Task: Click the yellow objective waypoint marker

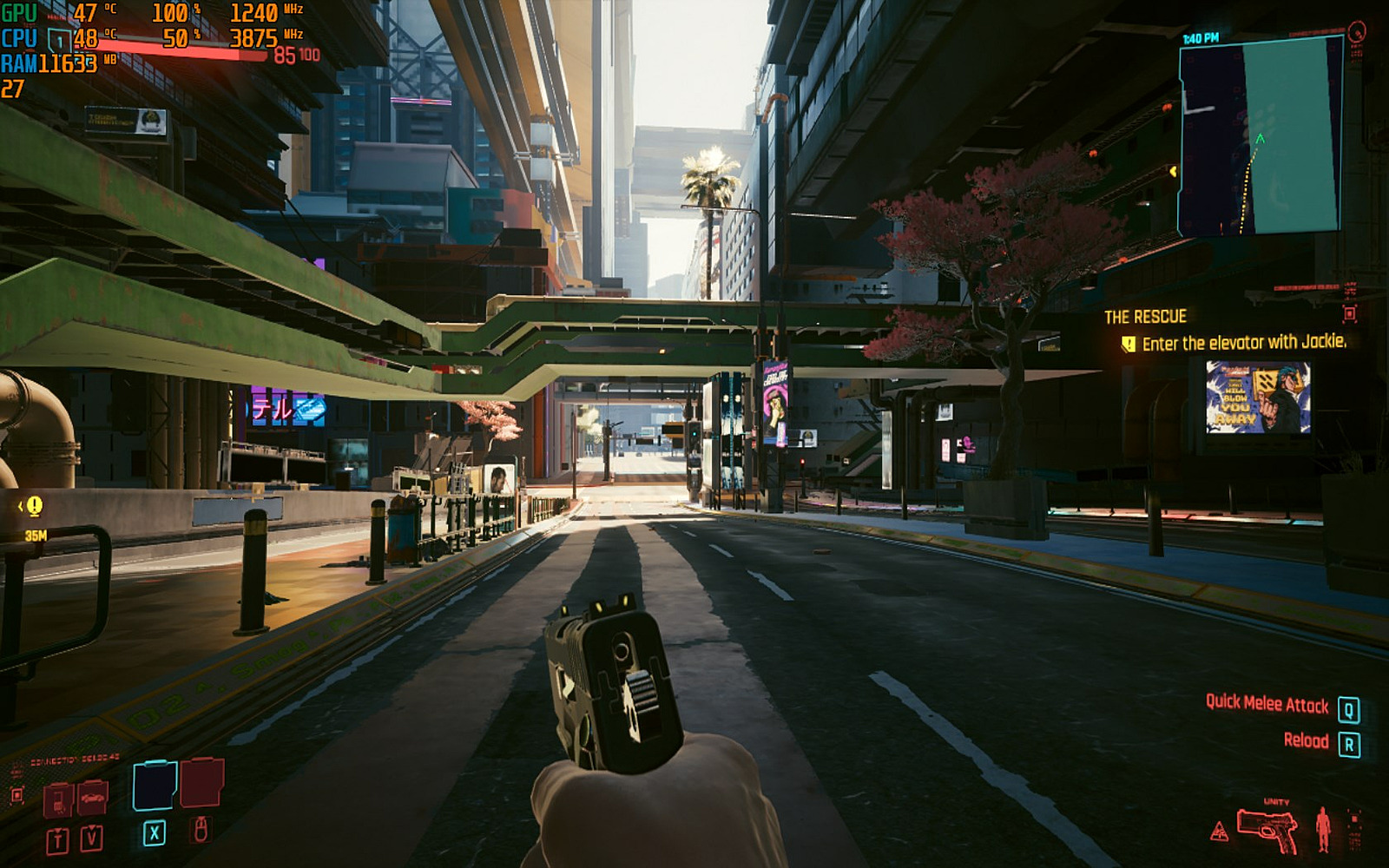Action: pyautogui.click(x=34, y=505)
